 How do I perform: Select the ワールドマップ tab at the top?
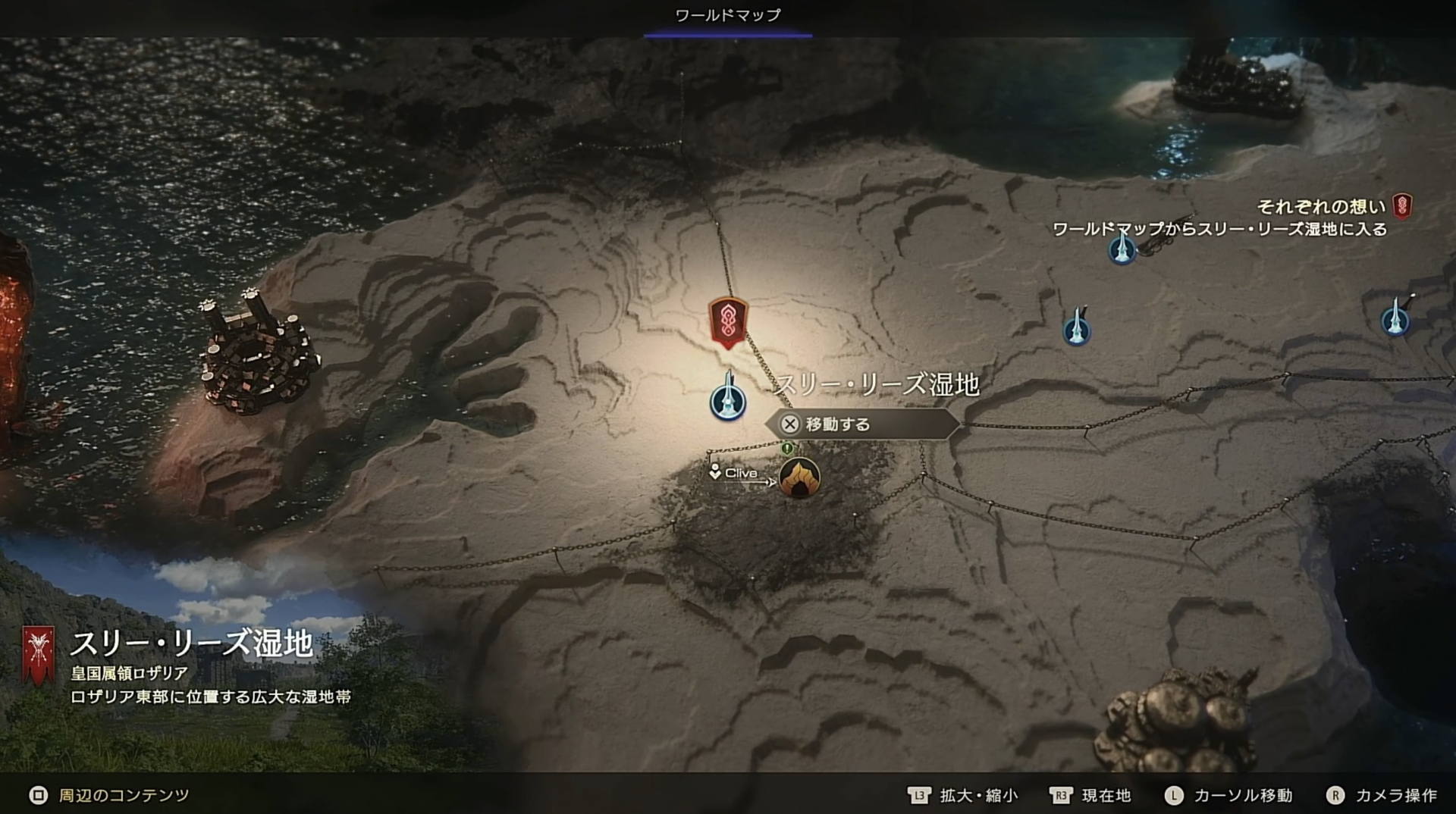coord(726,14)
